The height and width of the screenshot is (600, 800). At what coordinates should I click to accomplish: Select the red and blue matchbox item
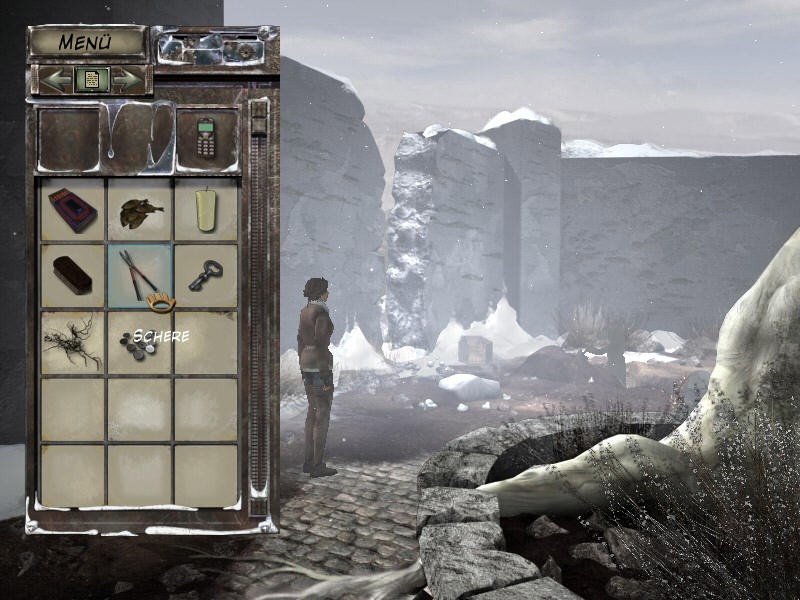(73, 209)
